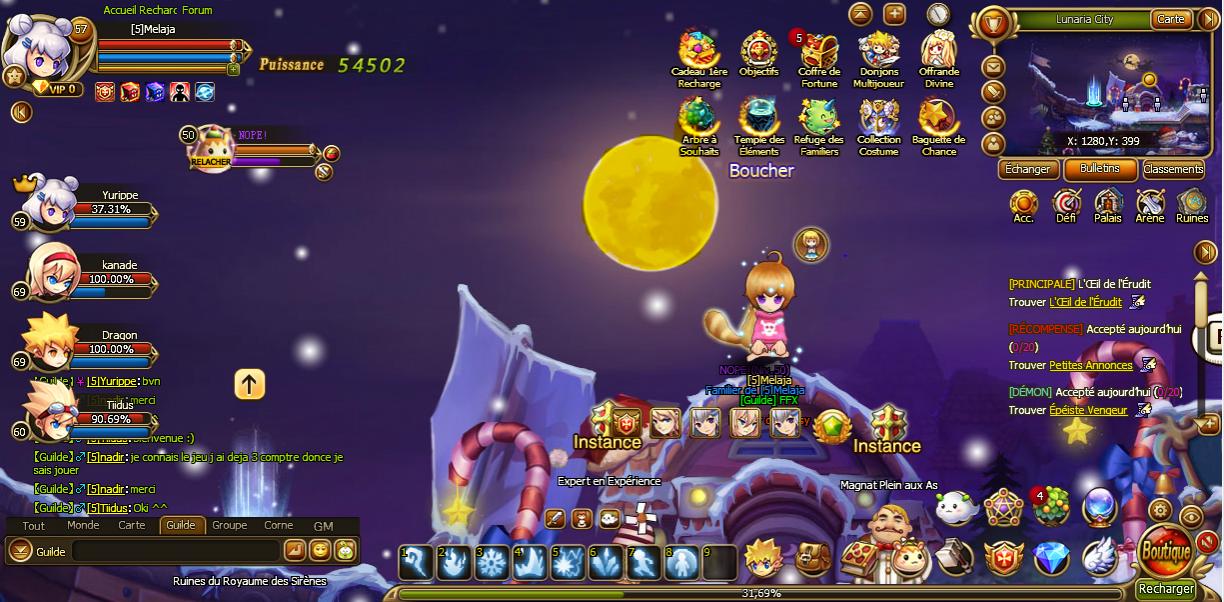Track the Épéiste Vengeur quest link
Image resolution: width=1224 pixels, height=602 pixels.
[x=1087, y=410]
